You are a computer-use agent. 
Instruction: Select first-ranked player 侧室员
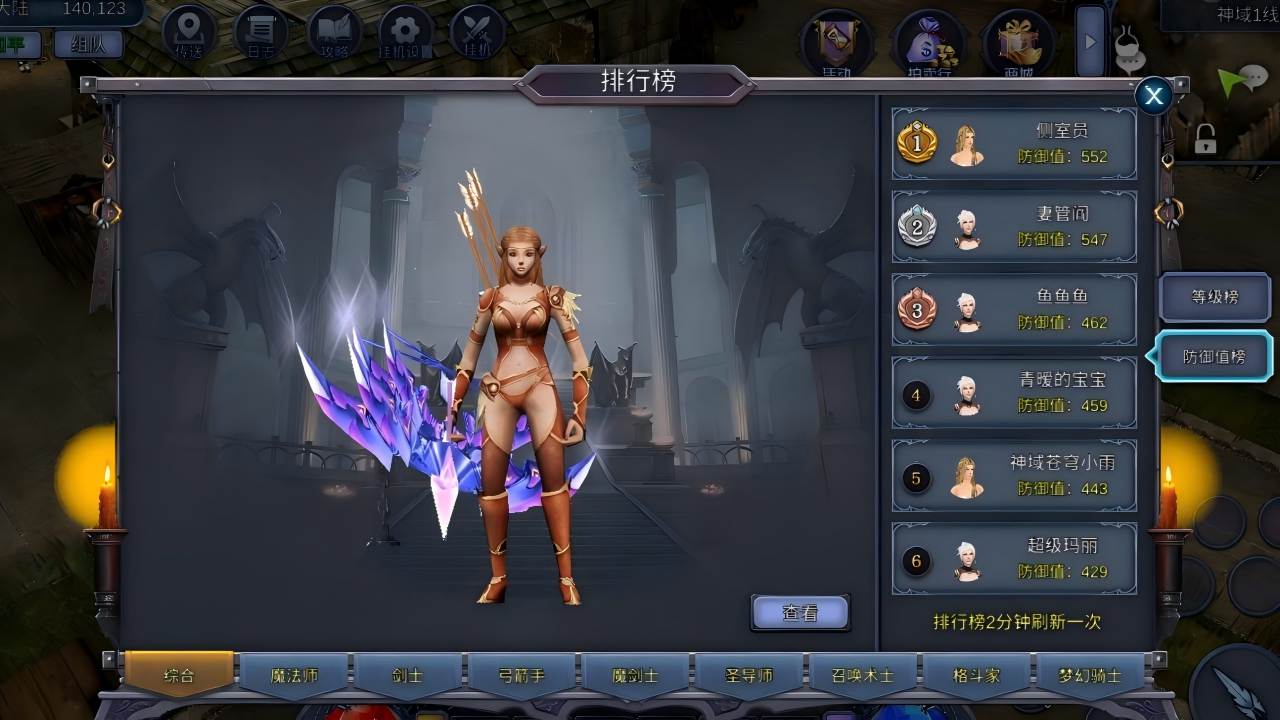click(1014, 144)
